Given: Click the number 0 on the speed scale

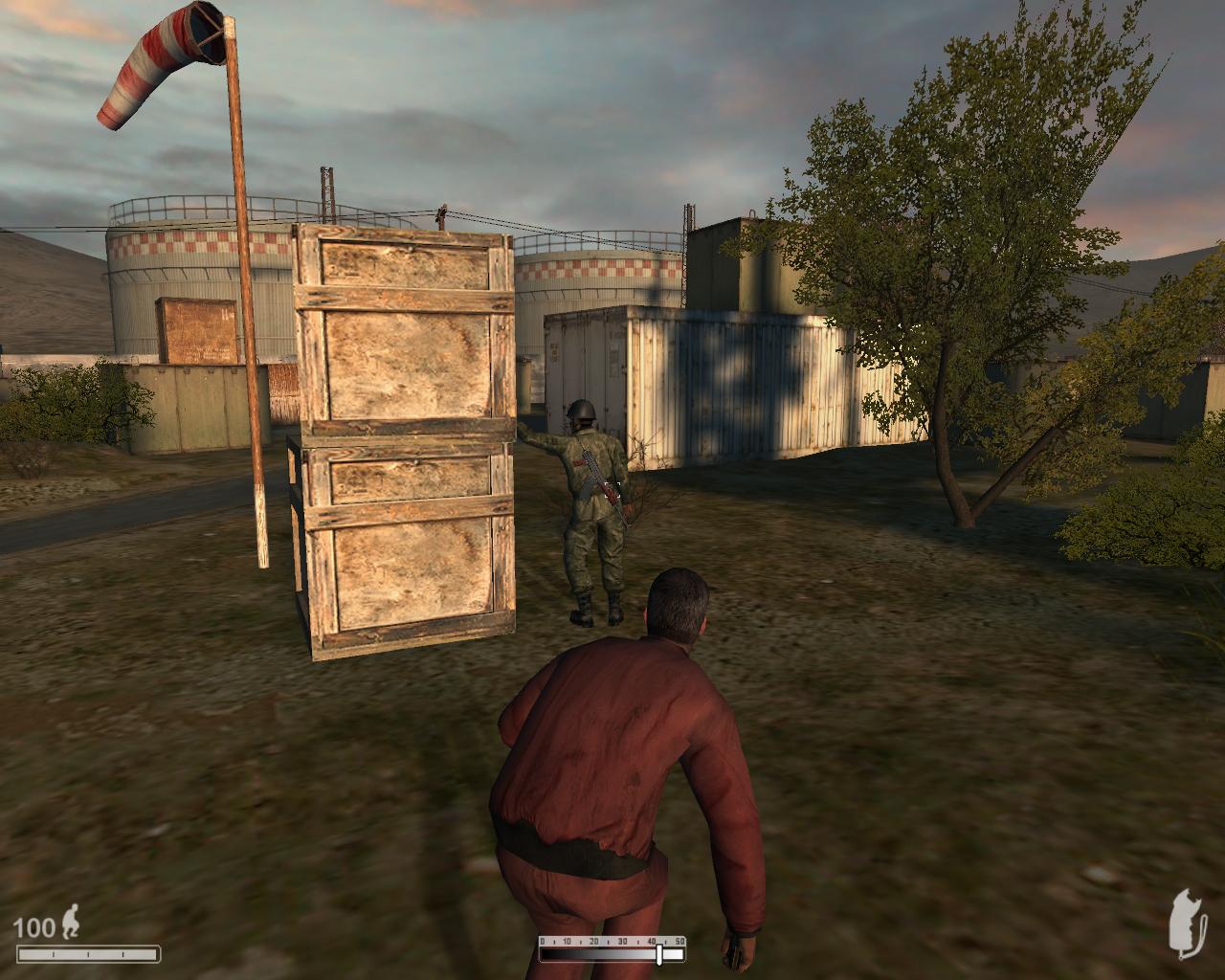Looking at the screenshot, I should point(542,941).
